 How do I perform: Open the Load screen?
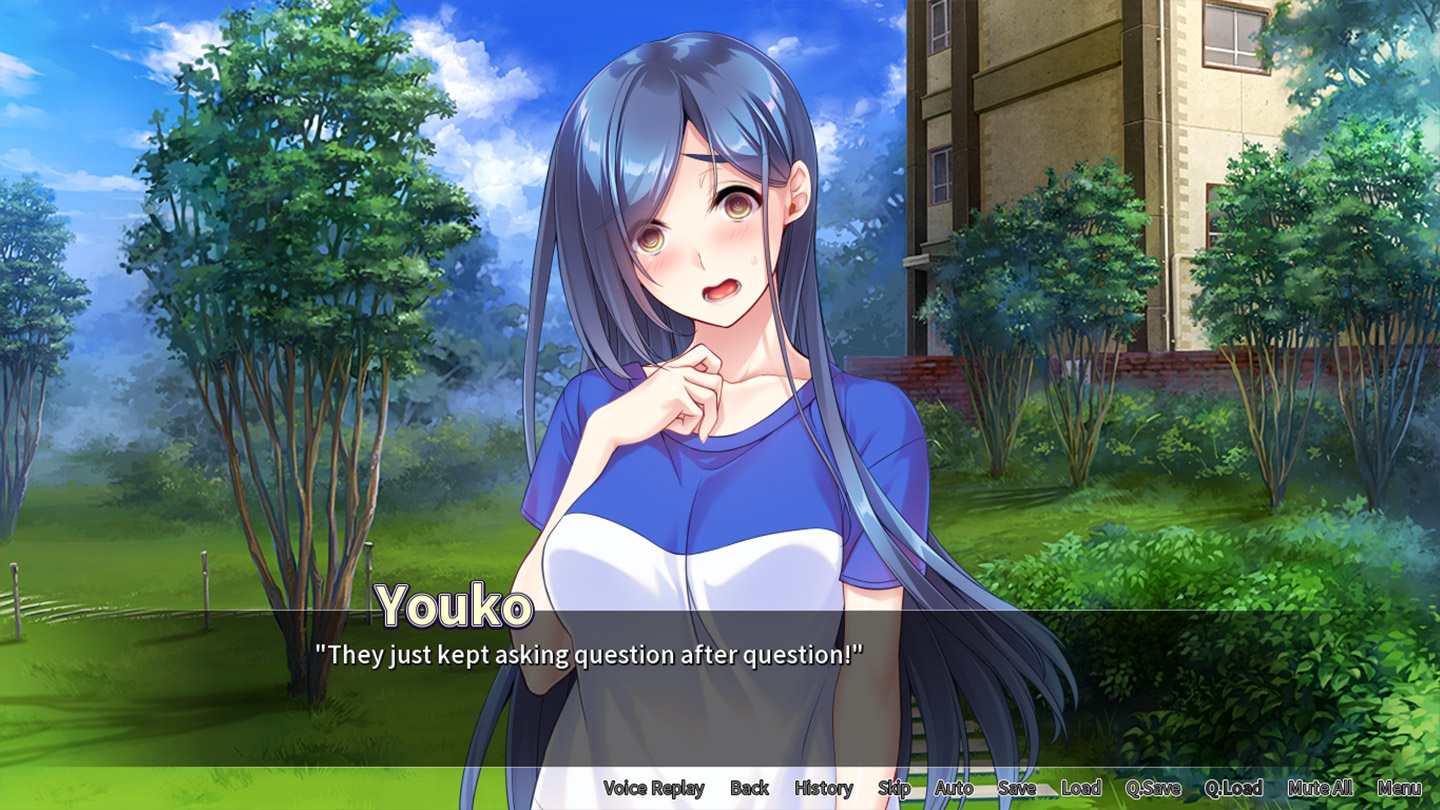1081,788
